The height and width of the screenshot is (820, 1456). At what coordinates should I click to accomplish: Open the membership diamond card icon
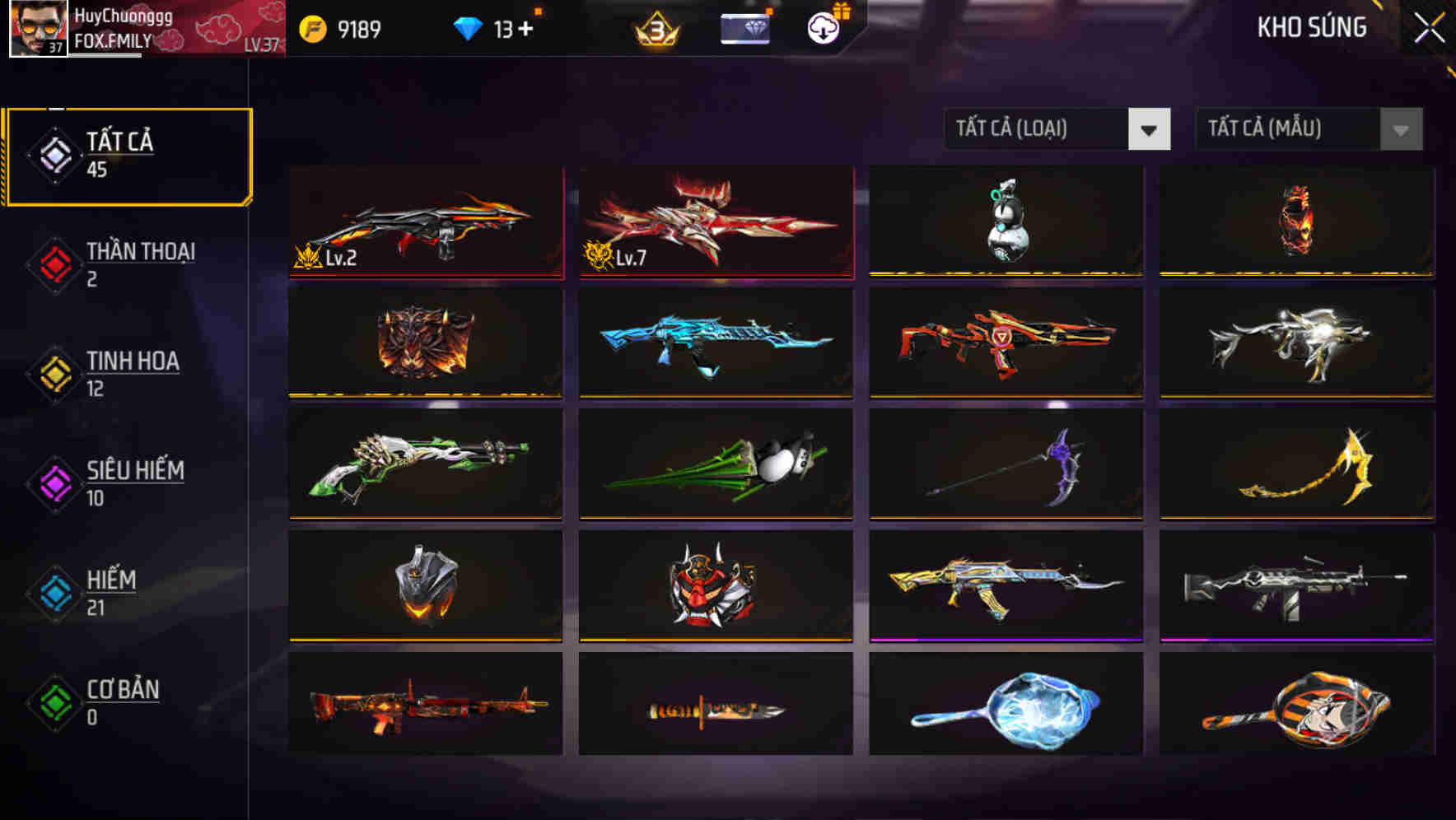click(744, 27)
